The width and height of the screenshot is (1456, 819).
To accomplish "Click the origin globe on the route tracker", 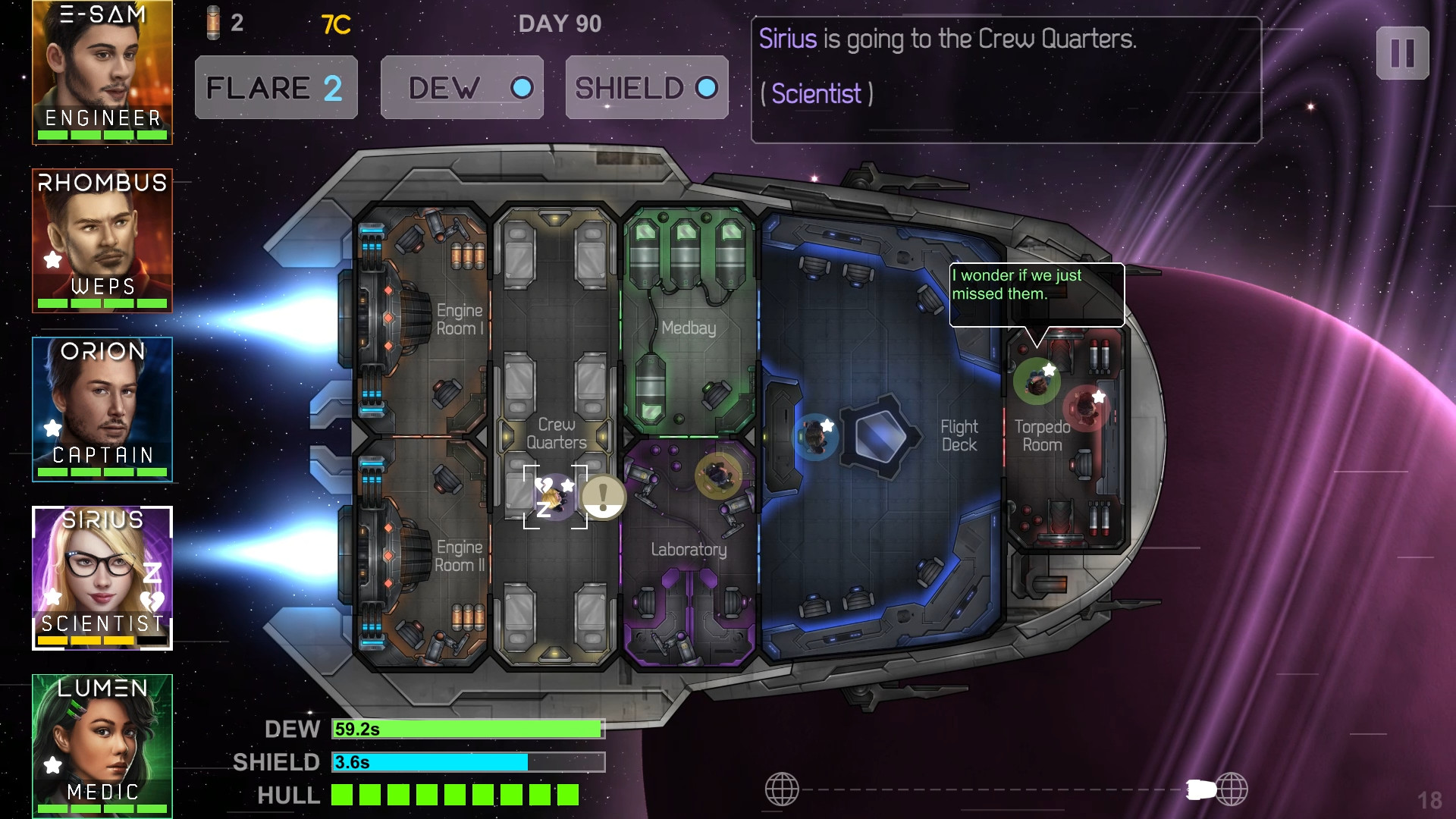I will (x=782, y=789).
